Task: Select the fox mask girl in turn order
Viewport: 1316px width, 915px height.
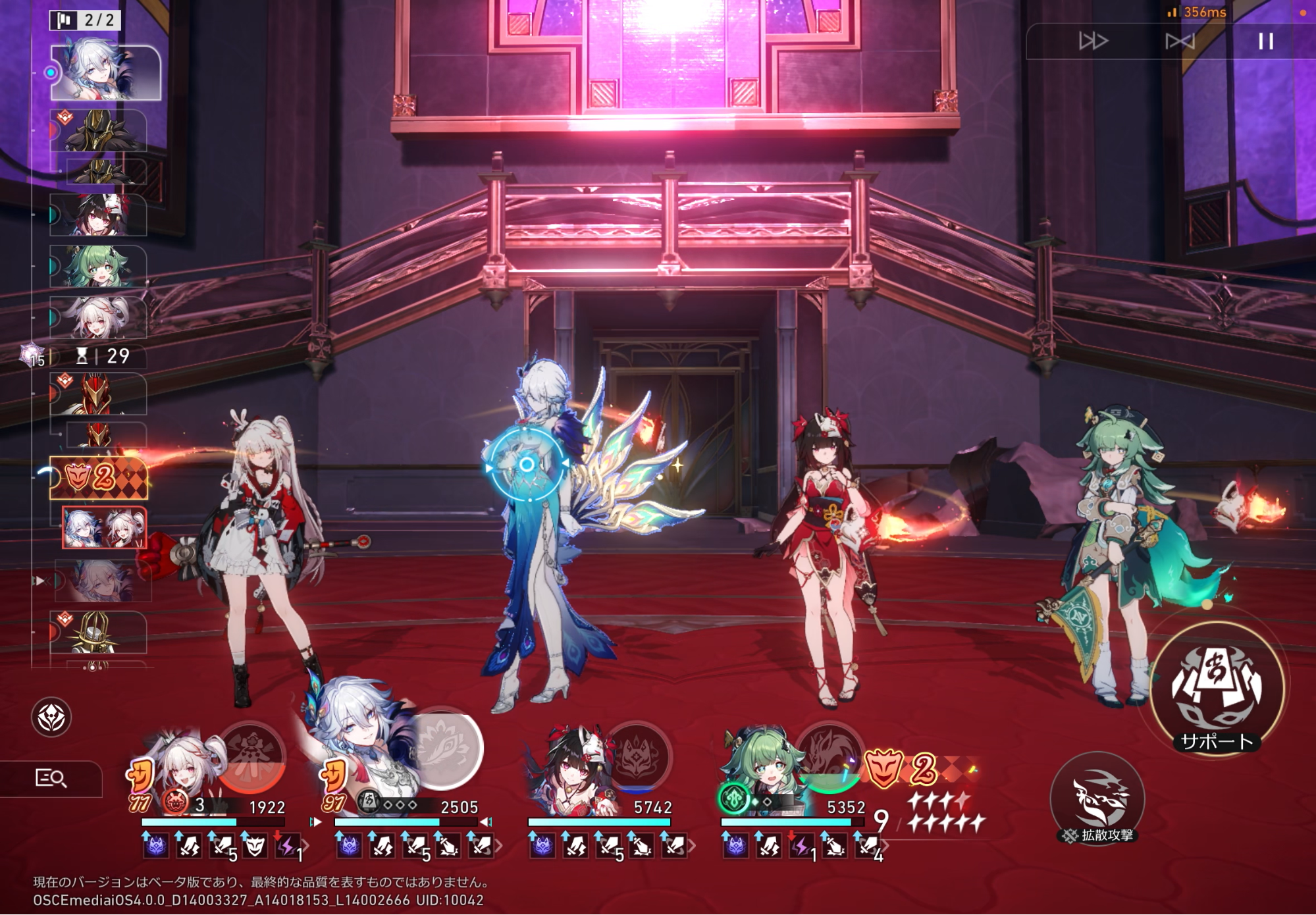Action: (99, 215)
